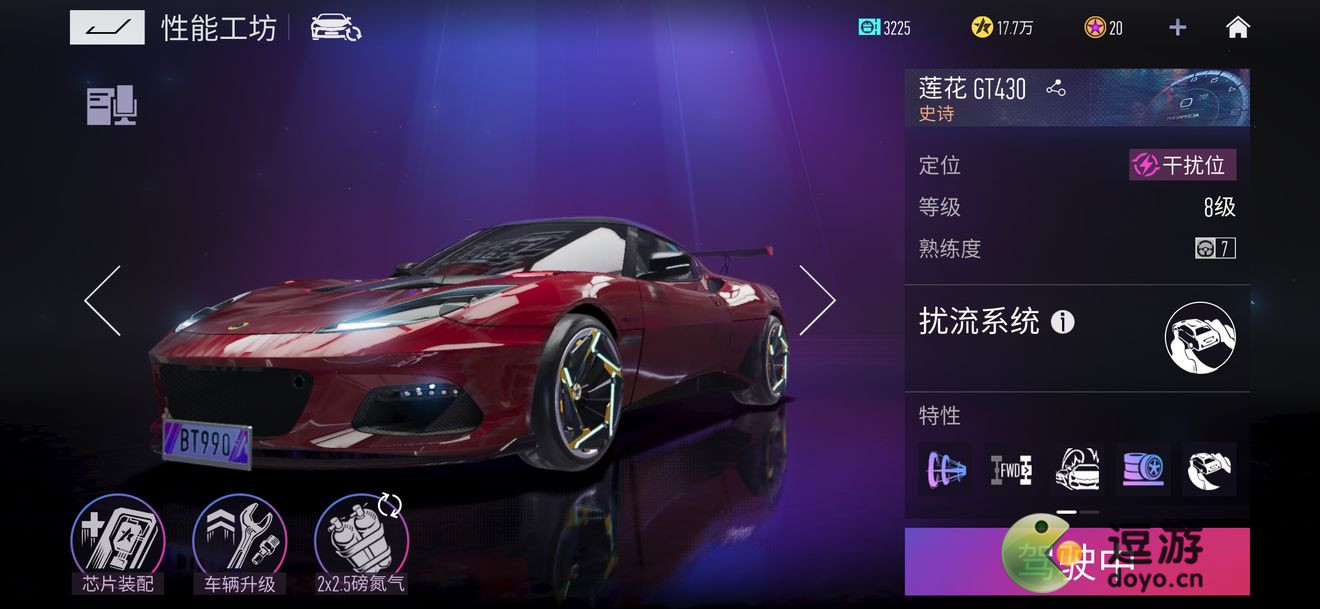Click the pink drive button at bottom right
This screenshot has width=1320, height=609.
(1077, 562)
